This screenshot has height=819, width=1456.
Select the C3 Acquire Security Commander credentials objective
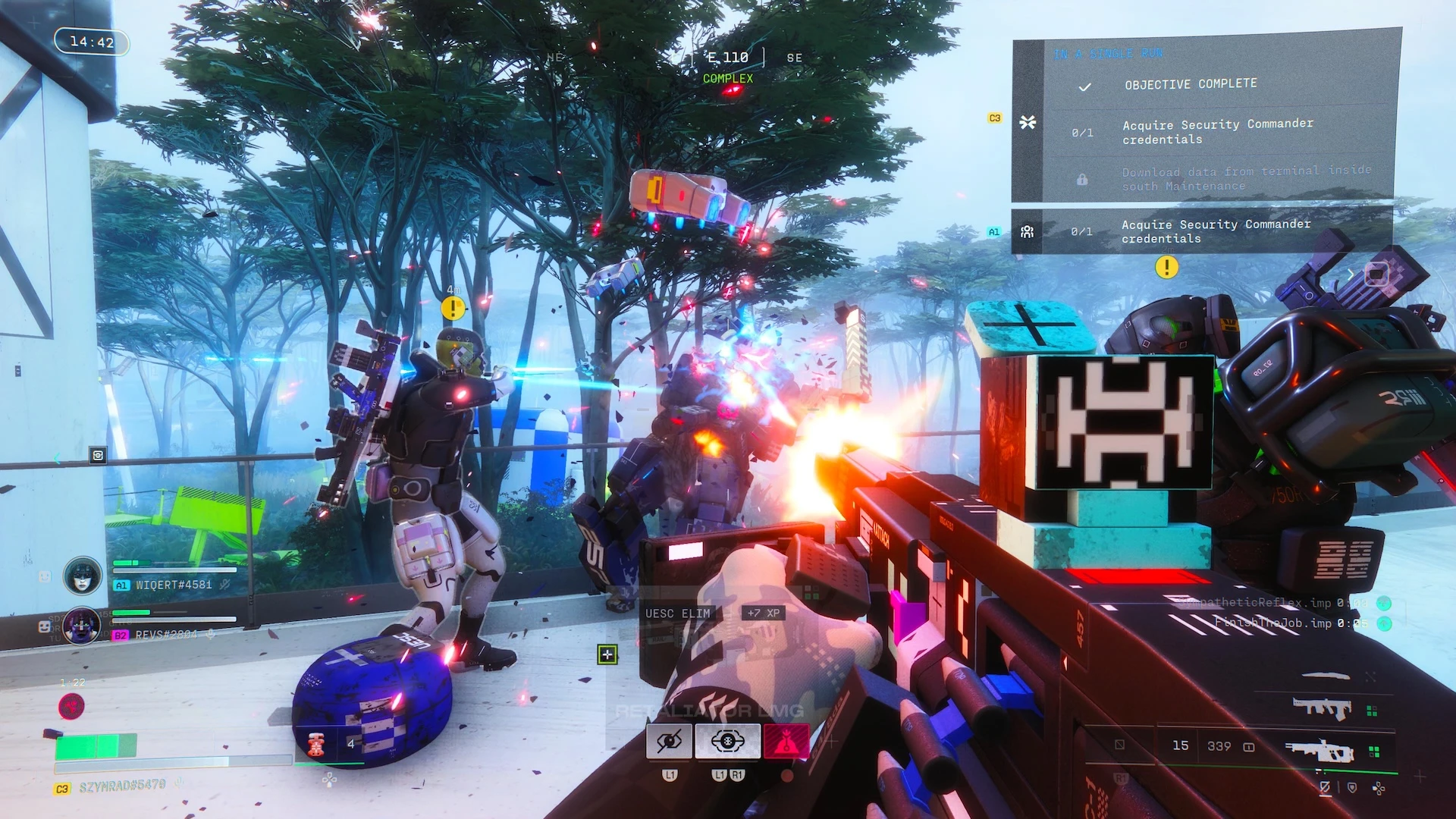(x=1216, y=131)
